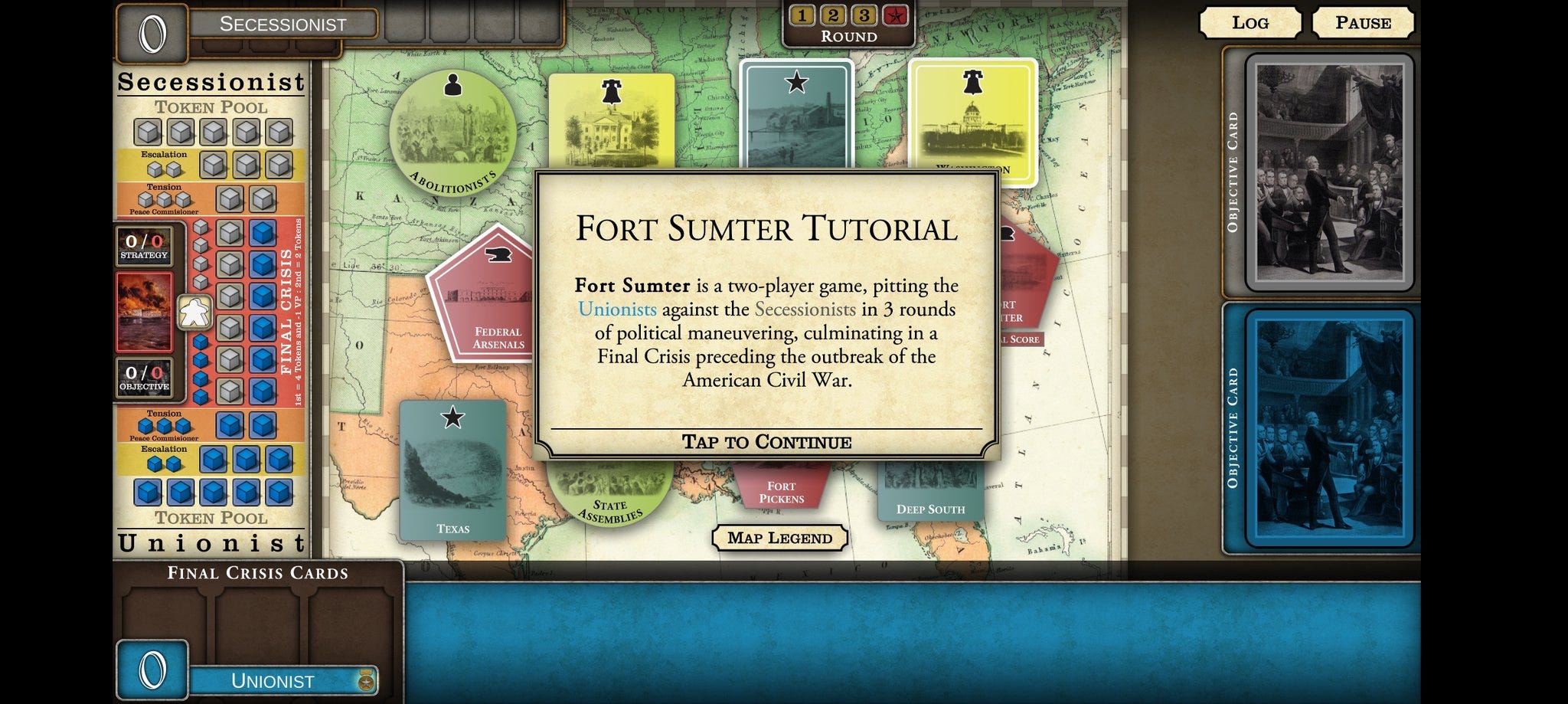
Task: View the blue Unionist objective card
Action: pyautogui.click(x=1329, y=427)
